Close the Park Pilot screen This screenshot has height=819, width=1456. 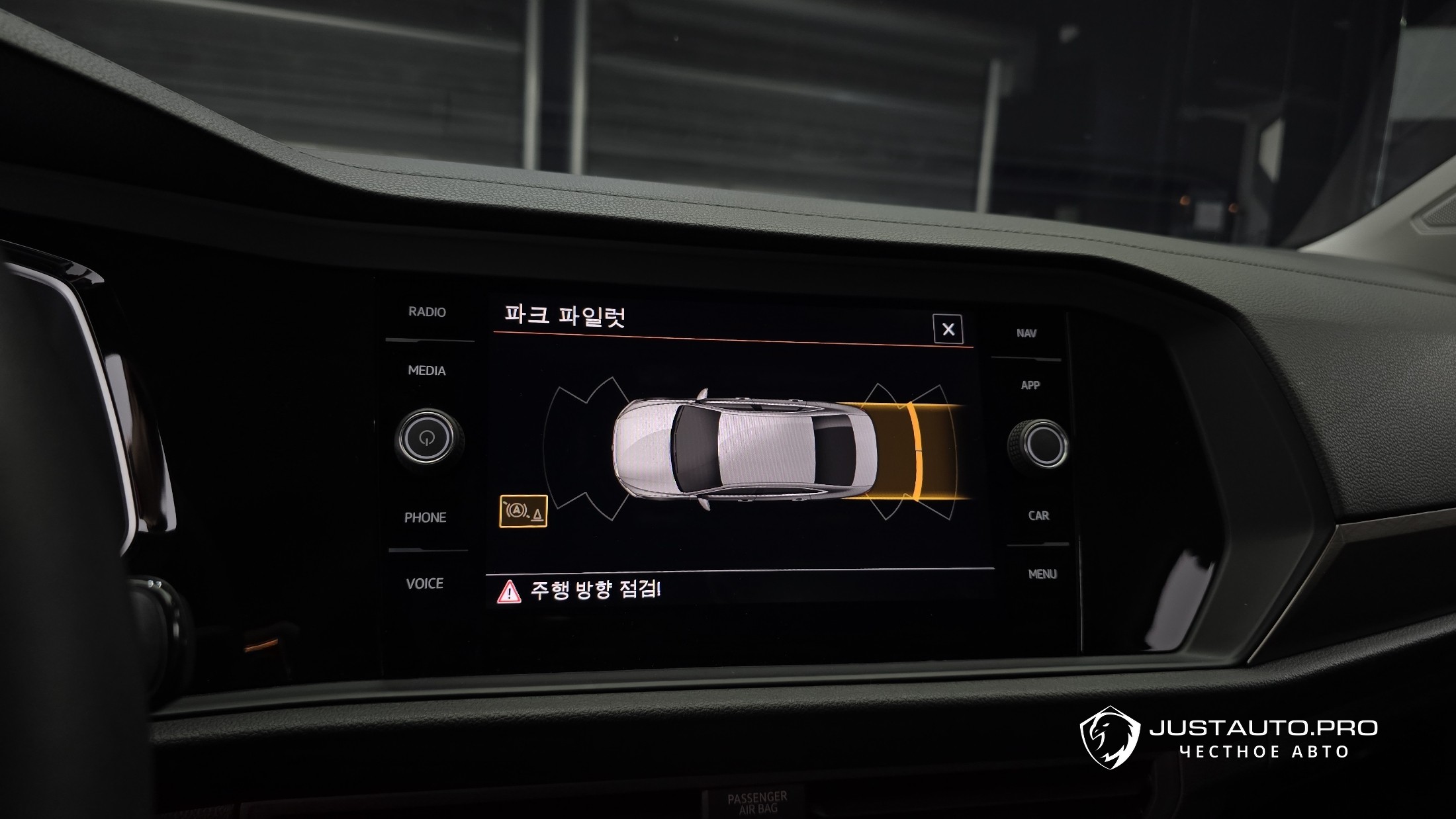(x=948, y=329)
